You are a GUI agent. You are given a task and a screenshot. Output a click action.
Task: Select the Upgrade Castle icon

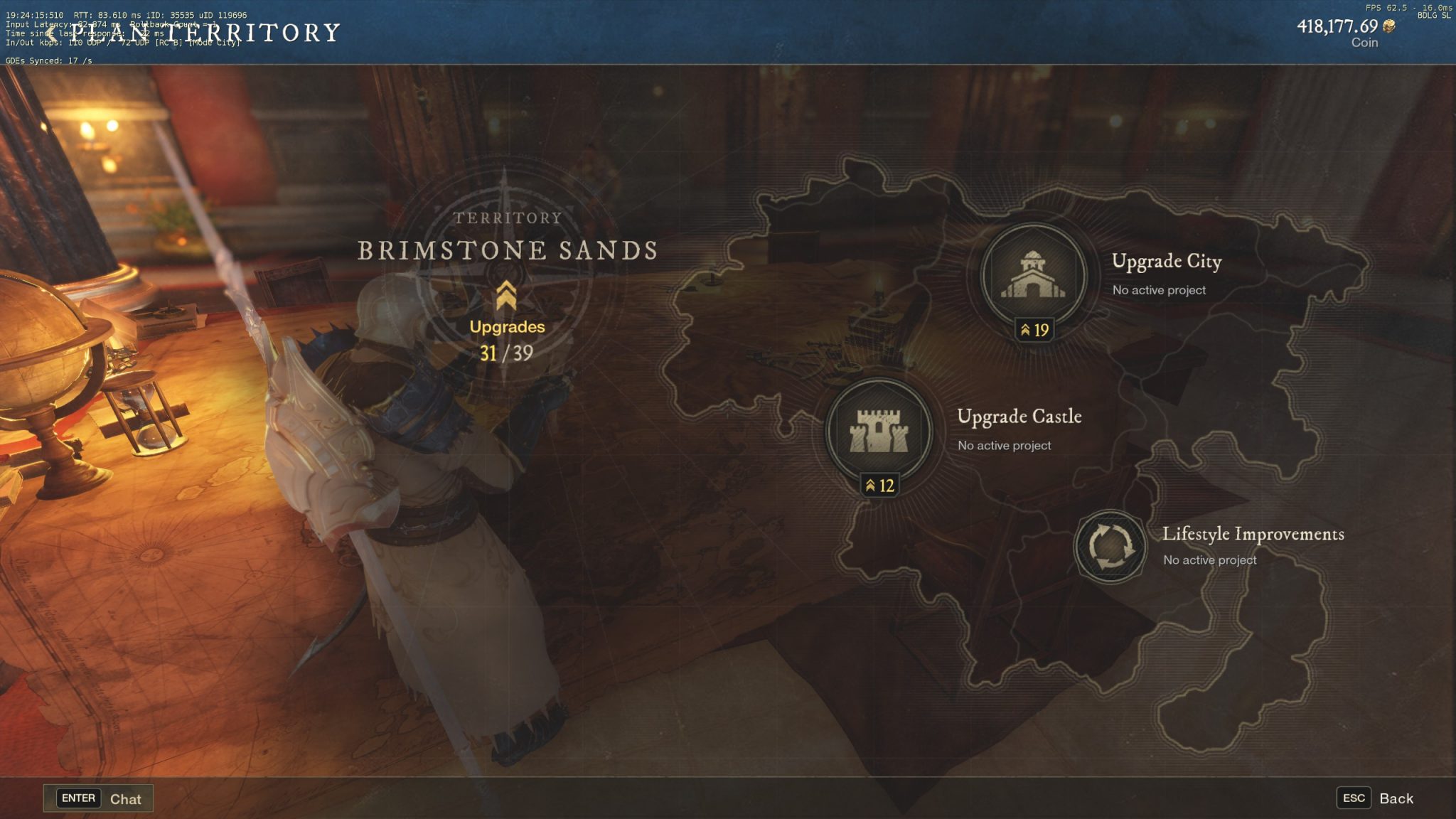tap(879, 431)
